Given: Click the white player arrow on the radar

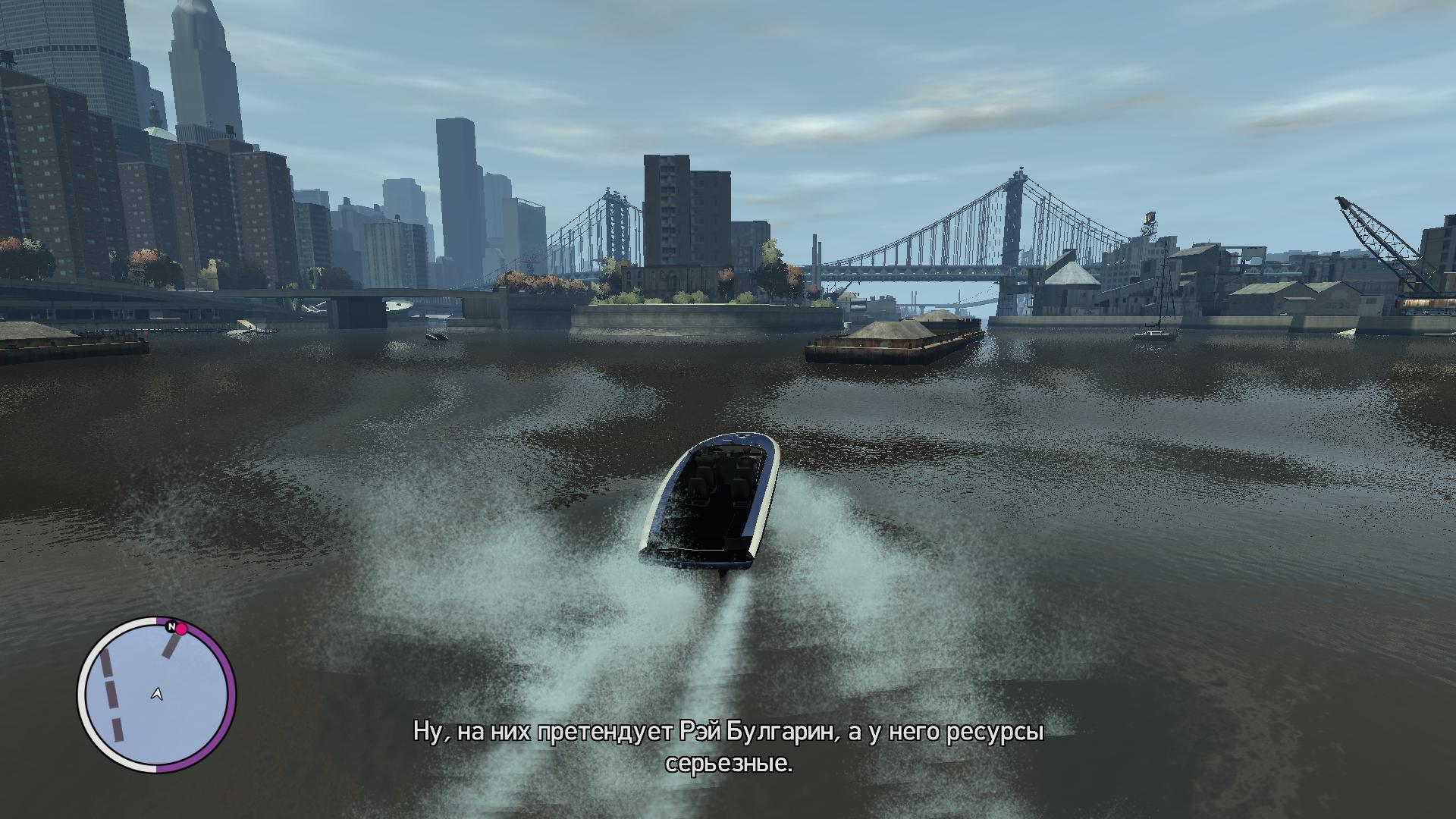Looking at the screenshot, I should 157,693.
